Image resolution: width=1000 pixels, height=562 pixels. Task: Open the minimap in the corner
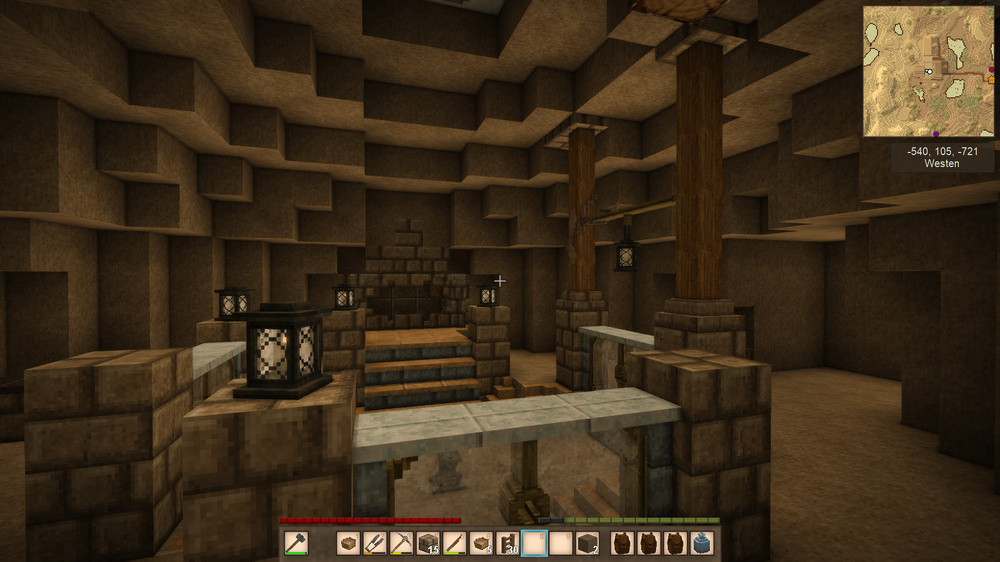coord(928,71)
